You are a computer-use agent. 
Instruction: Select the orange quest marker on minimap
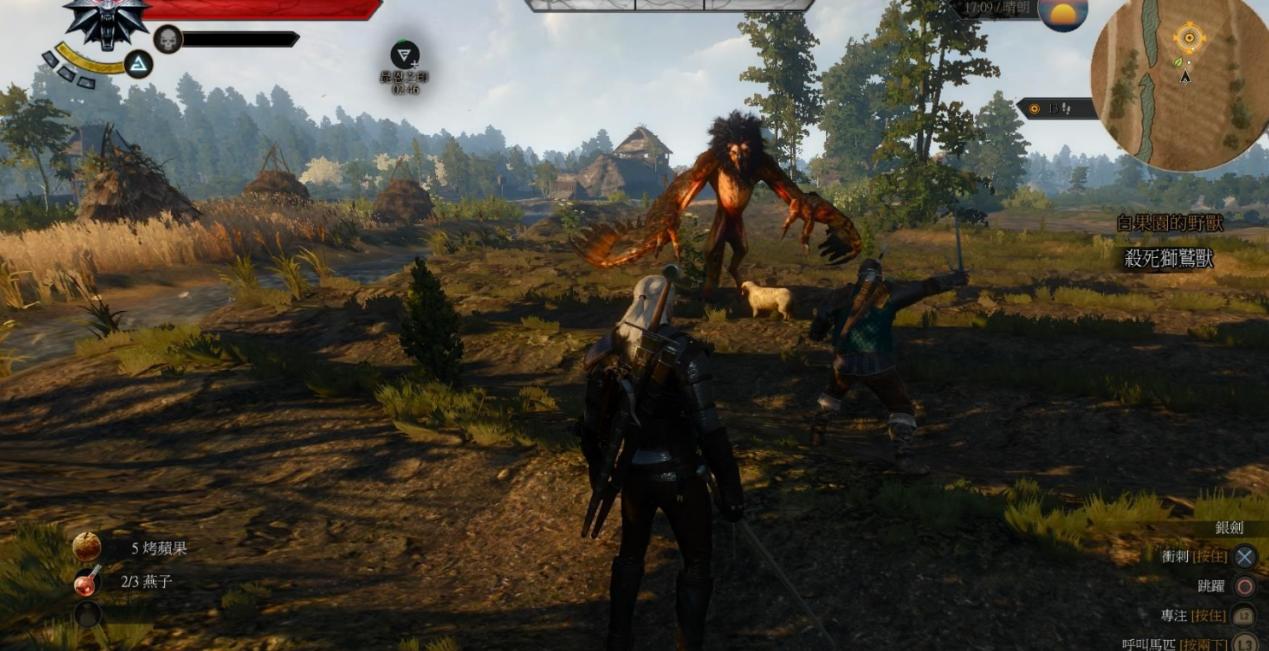click(x=1189, y=39)
